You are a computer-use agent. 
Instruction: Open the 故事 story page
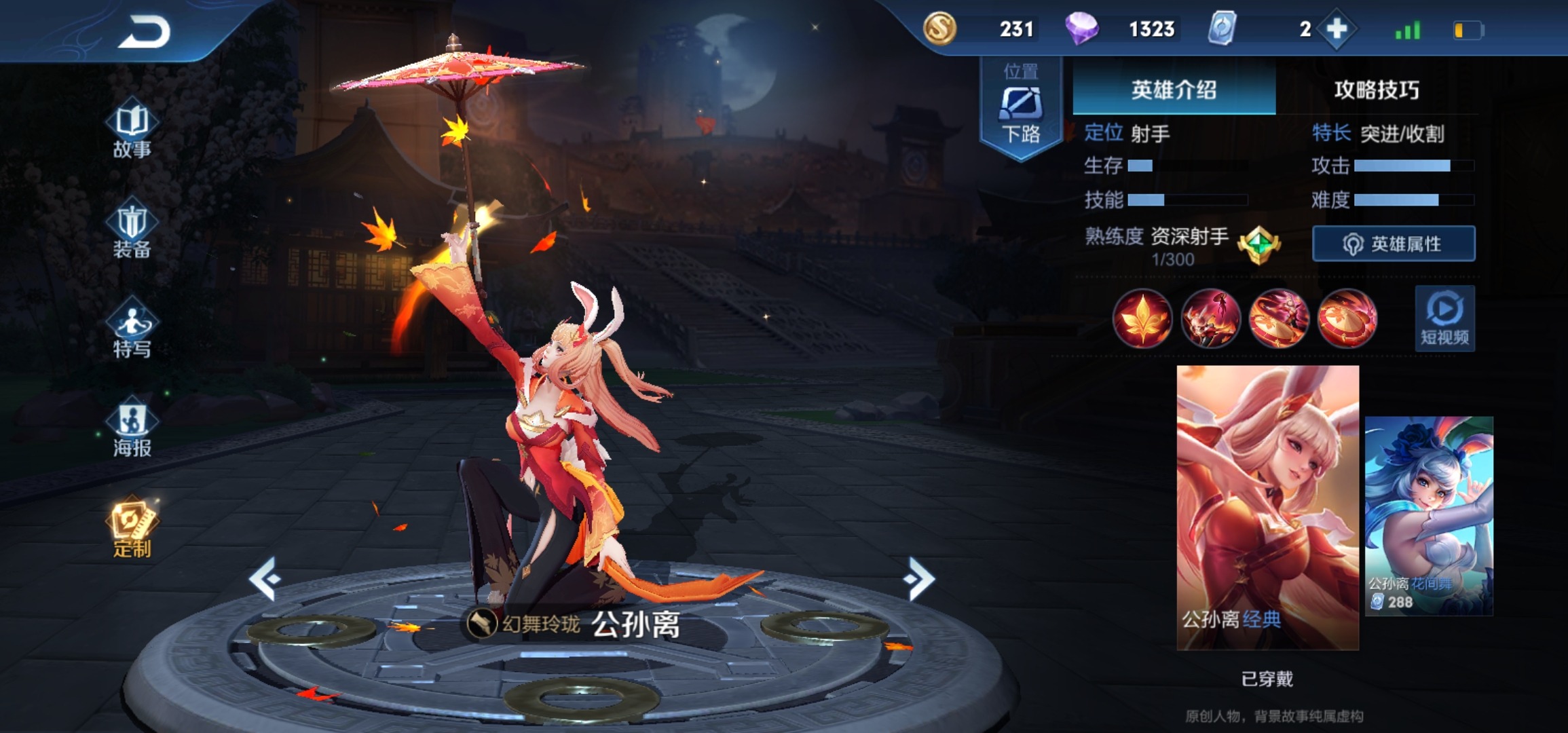click(132, 131)
